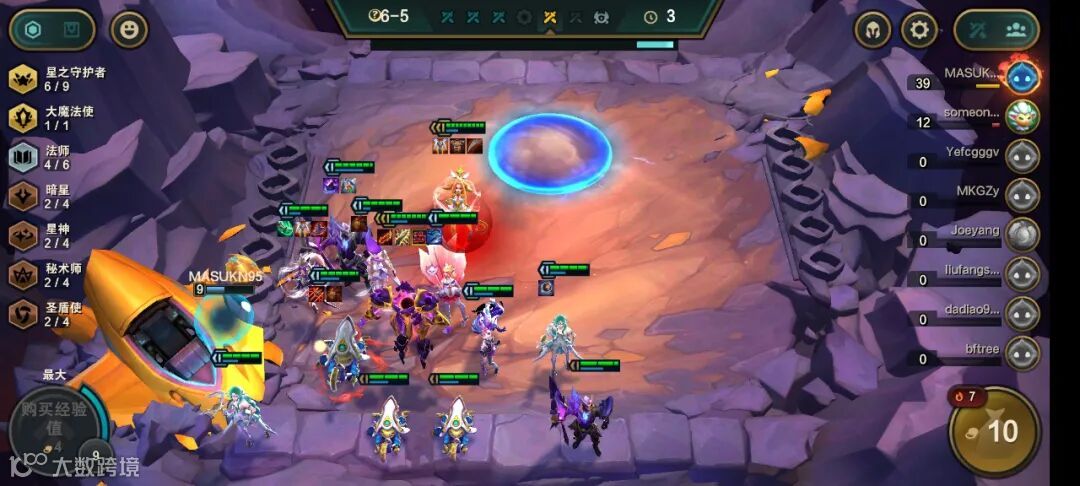Image resolution: width=1080 pixels, height=486 pixels.
Task: Tap the helmet icon button
Action: (873, 30)
